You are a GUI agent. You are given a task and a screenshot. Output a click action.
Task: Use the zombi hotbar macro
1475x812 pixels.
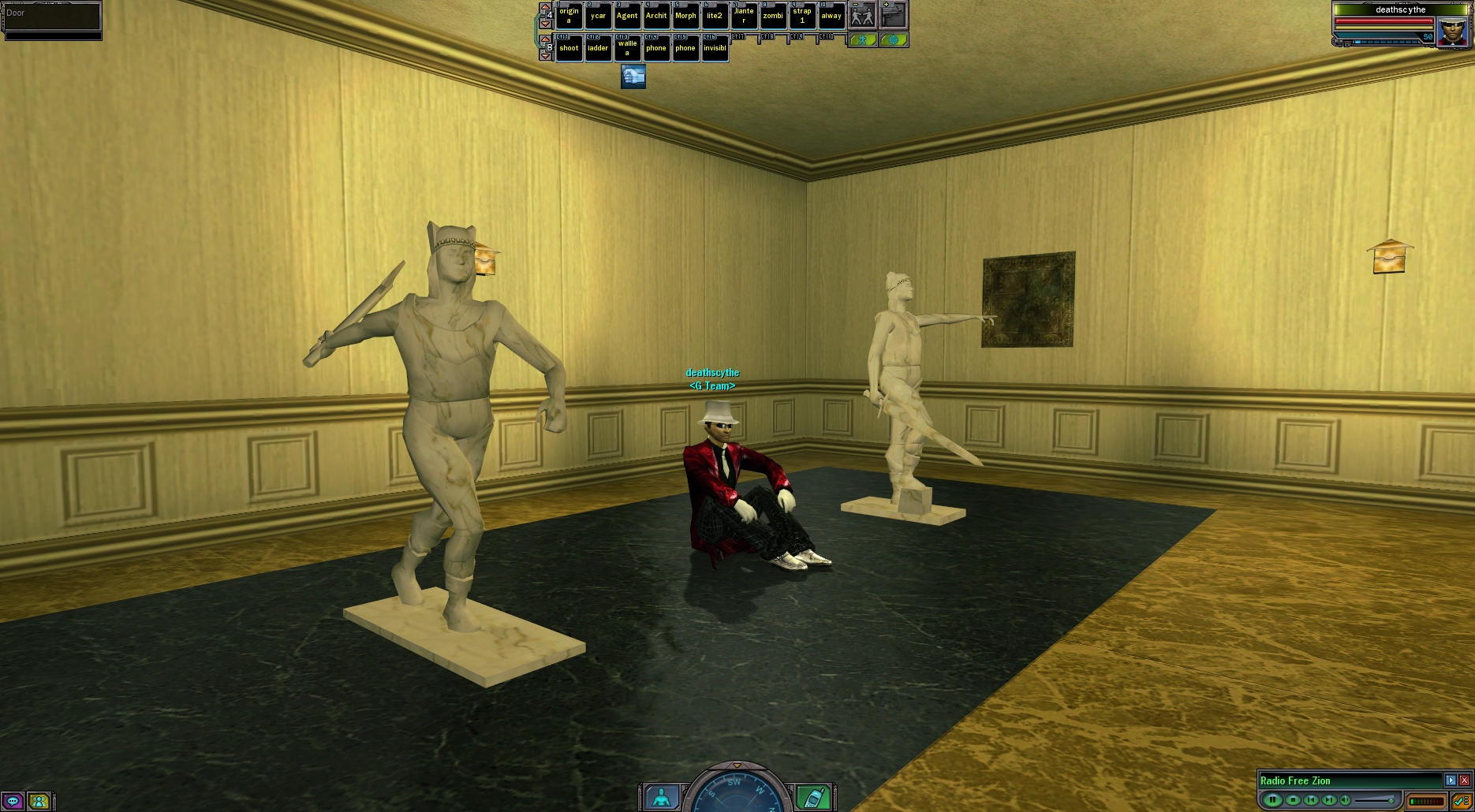[773, 16]
